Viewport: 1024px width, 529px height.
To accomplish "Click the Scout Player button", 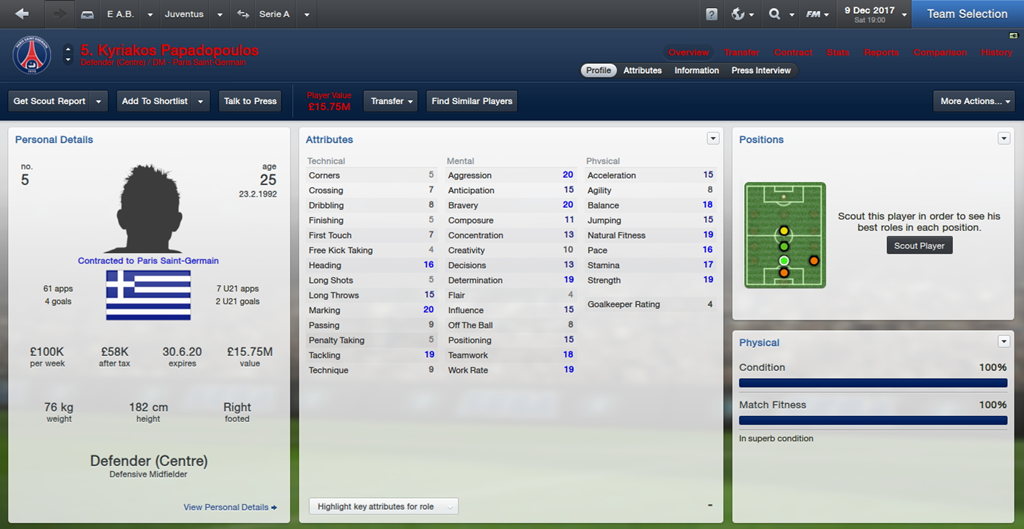I will [x=919, y=245].
